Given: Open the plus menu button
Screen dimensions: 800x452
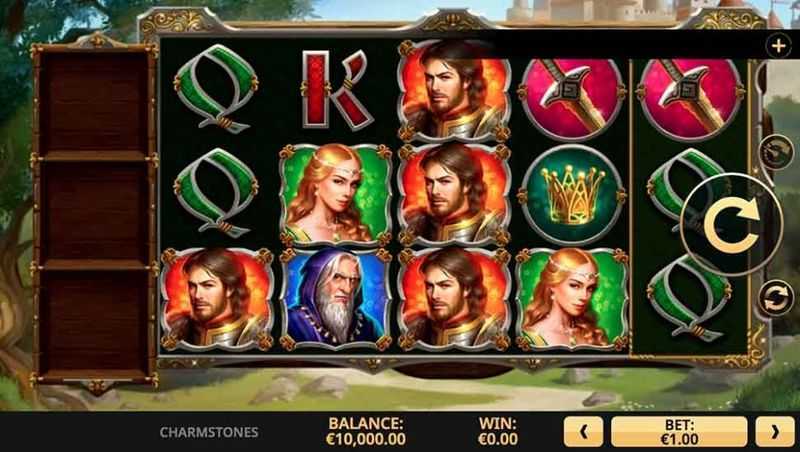Looking at the screenshot, I should click(778, 45).
